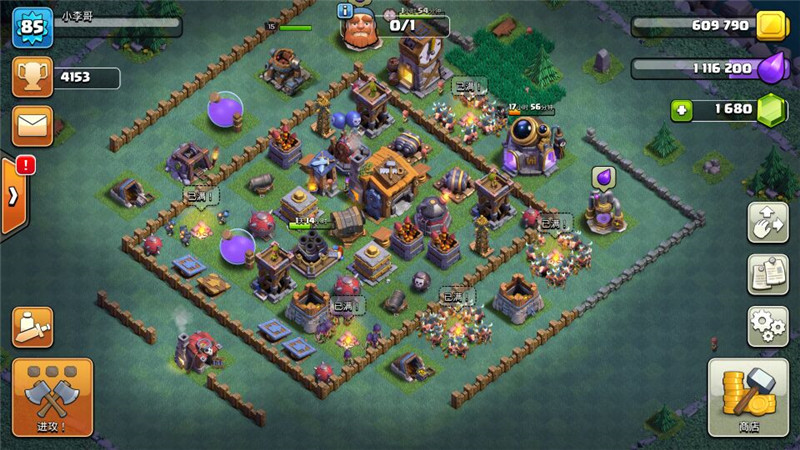Open the layout editor arrows button

[768, 223]
